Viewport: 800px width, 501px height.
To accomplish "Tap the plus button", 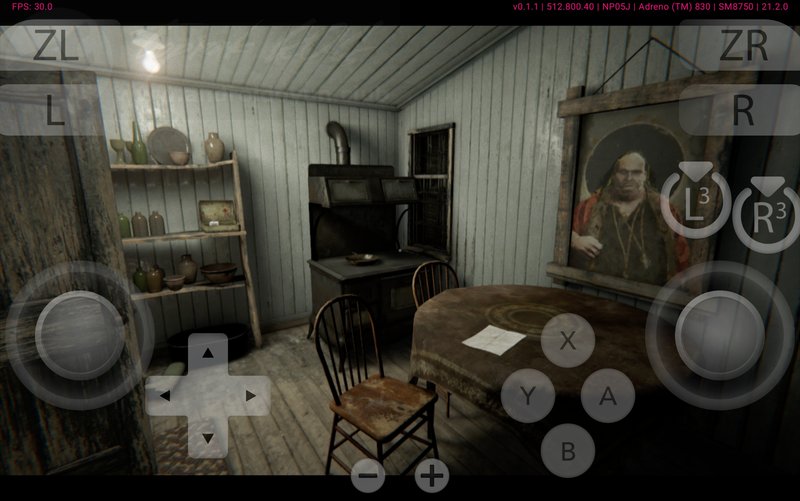I will click(432, 476).
